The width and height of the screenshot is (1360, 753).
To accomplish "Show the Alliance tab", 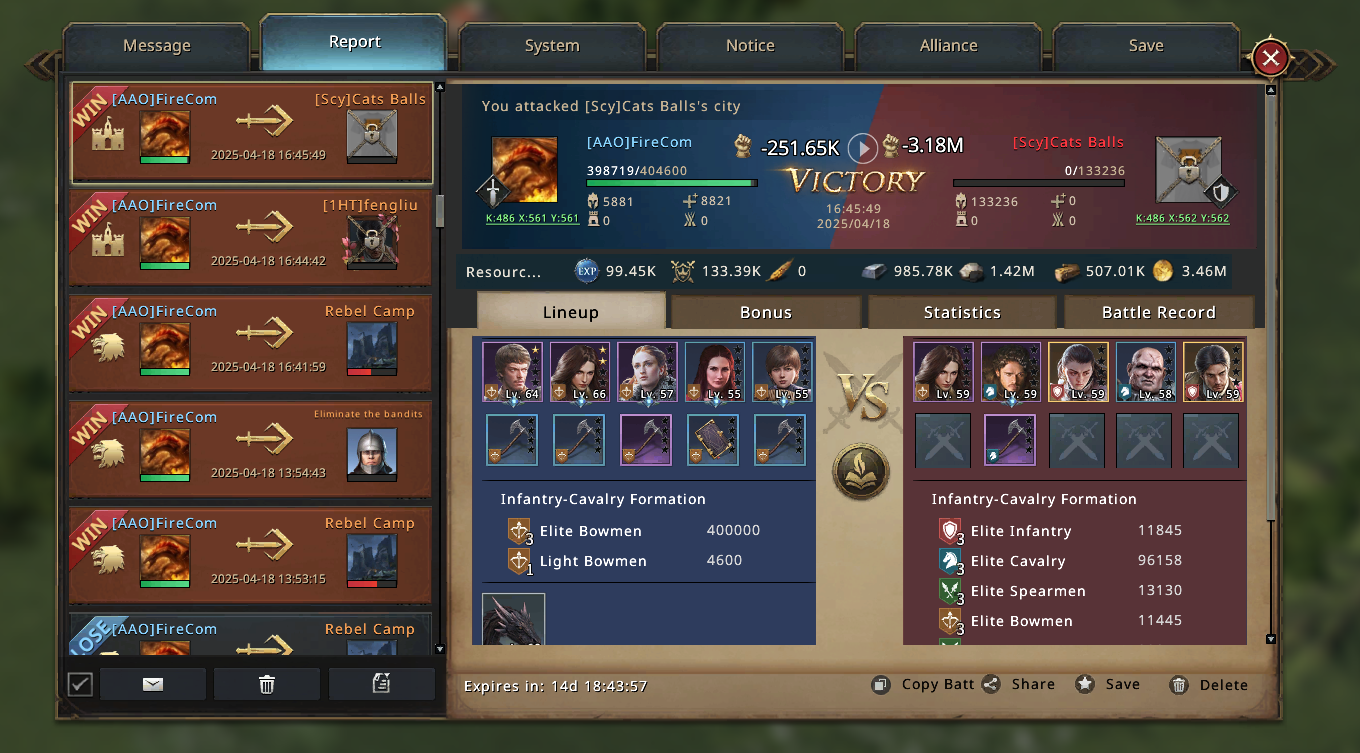I will pos(948,46).
